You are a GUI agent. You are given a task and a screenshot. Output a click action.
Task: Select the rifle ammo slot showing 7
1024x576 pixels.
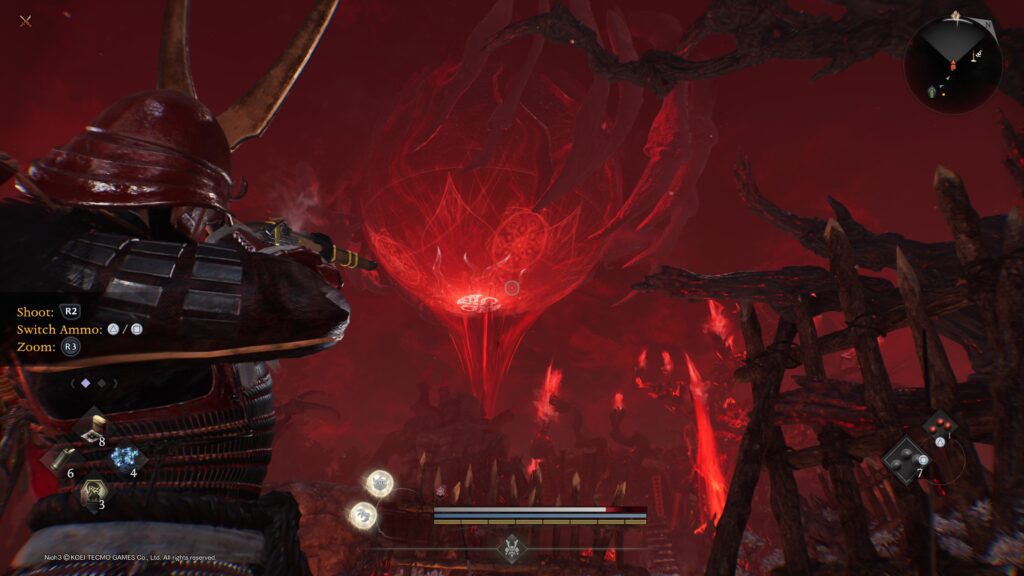click(x=905, y=459)
